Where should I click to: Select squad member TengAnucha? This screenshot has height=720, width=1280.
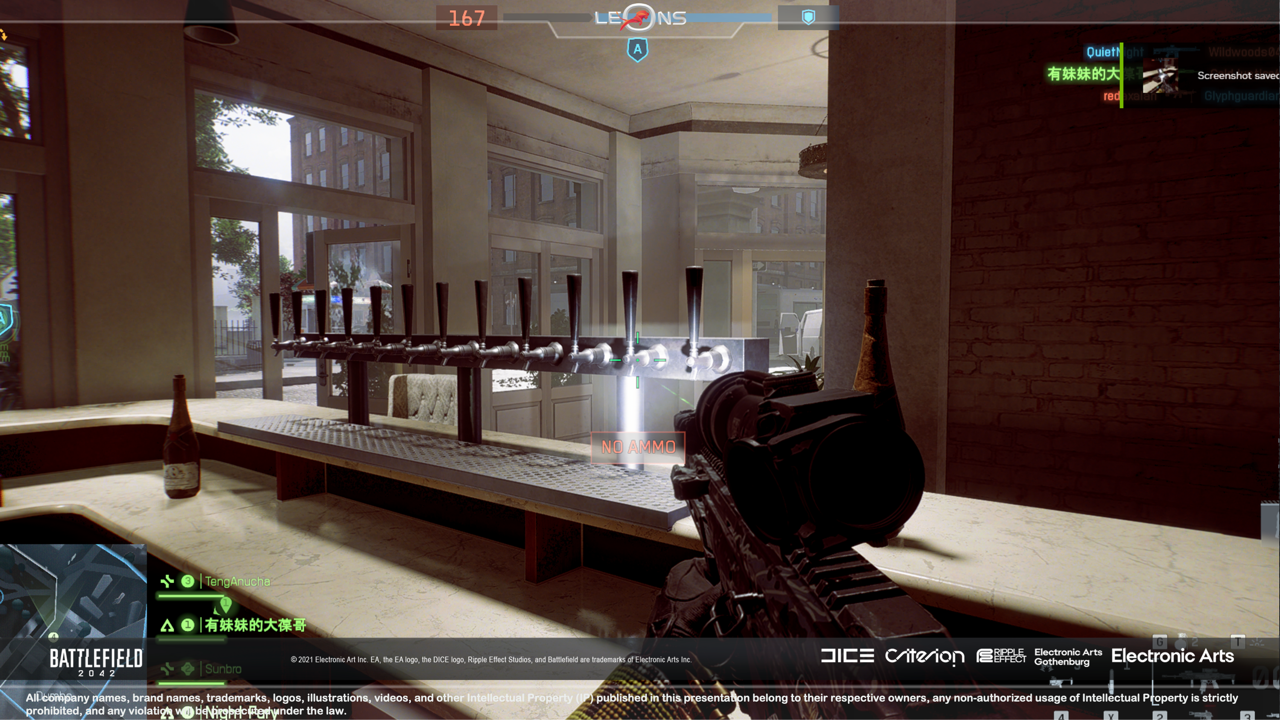coord(236,581)
